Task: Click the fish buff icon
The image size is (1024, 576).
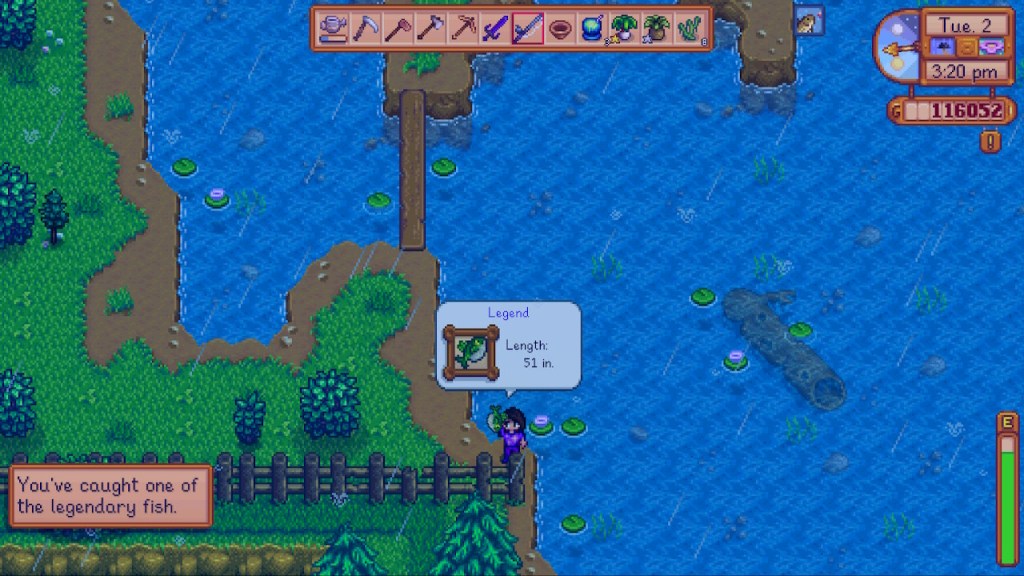Action: pyautogui.click(x=808, y=21)
